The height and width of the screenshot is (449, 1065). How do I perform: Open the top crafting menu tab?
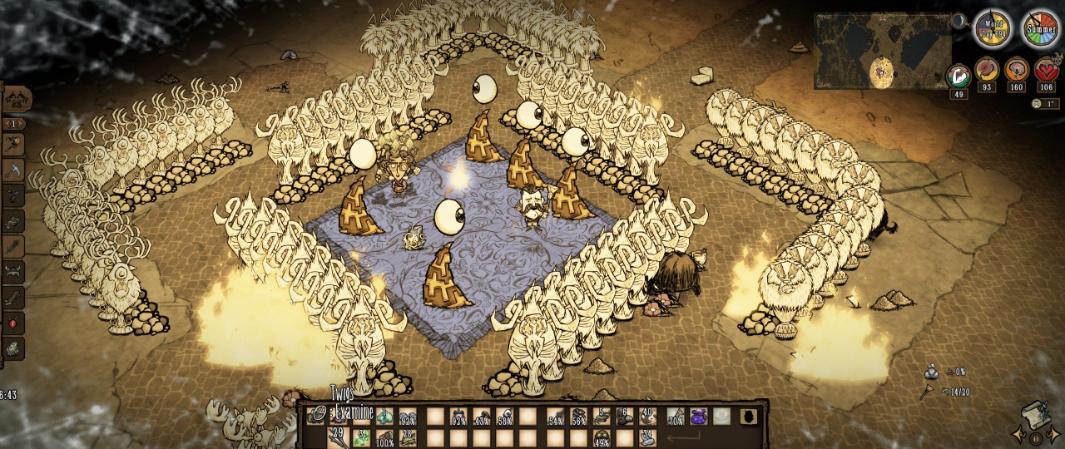pos(17,99)
